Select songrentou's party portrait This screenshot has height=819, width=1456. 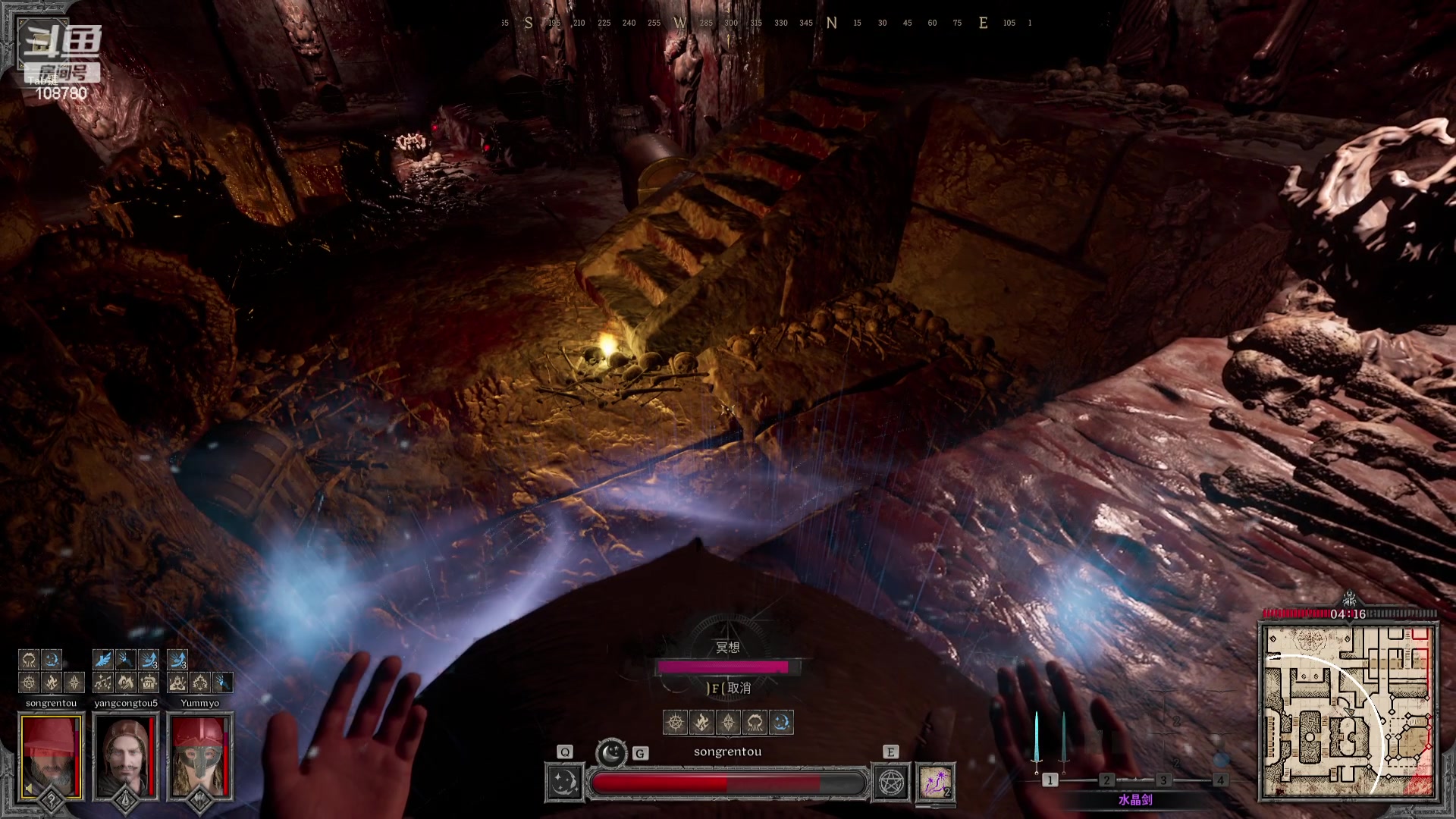click(51, 755)
